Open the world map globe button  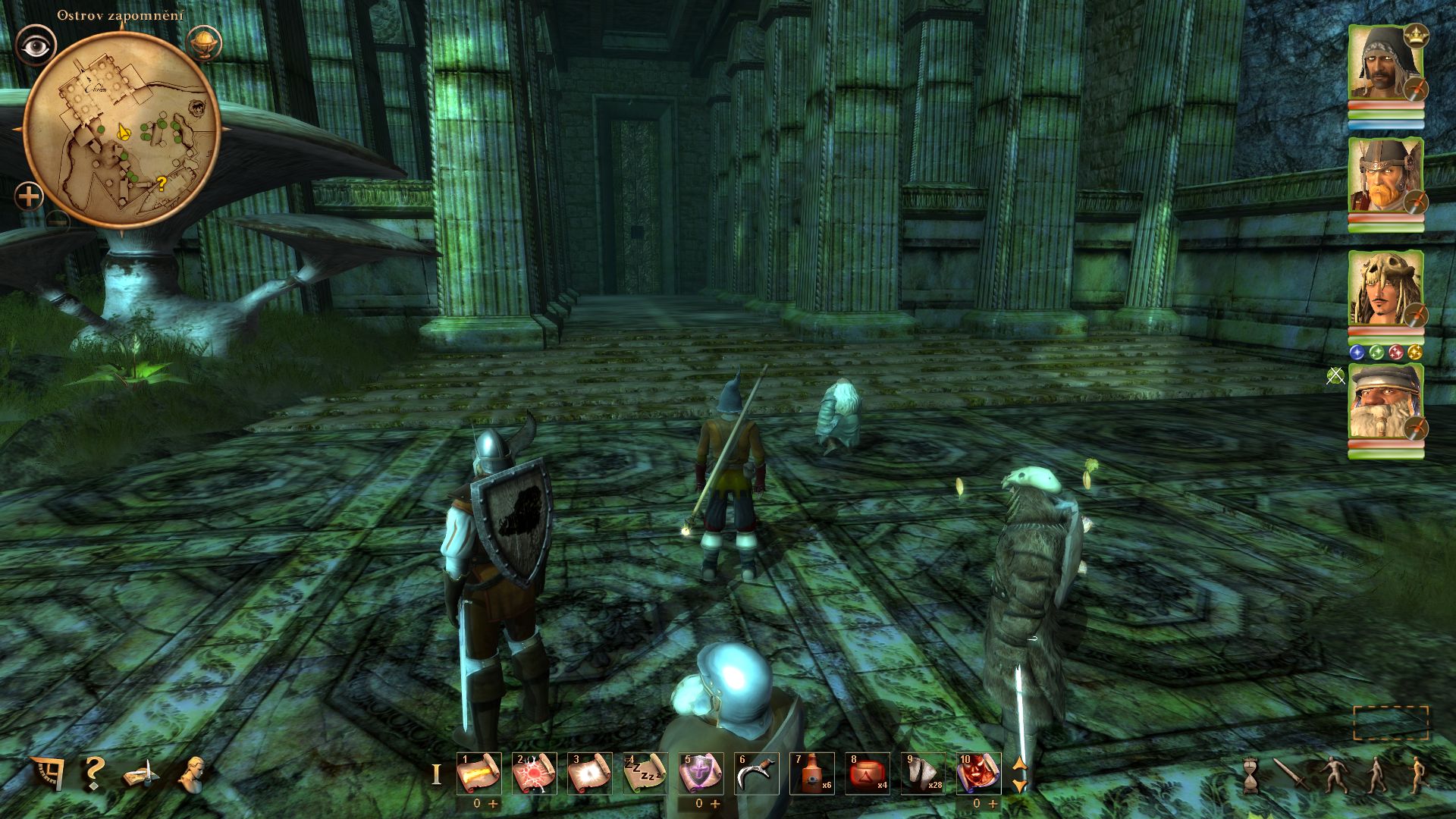point(203,43)
